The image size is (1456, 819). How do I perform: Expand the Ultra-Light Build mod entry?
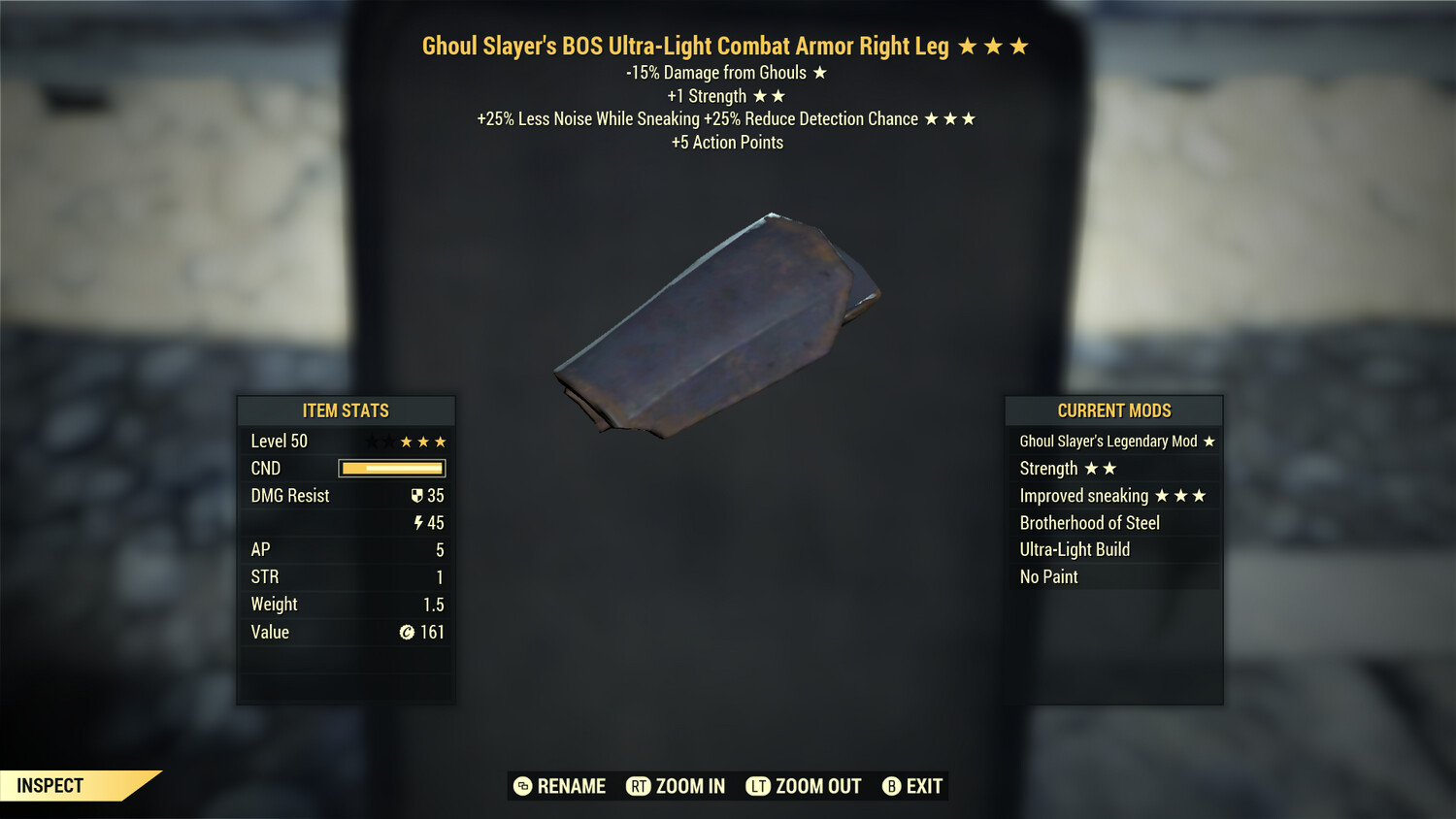pos(1074,549)
